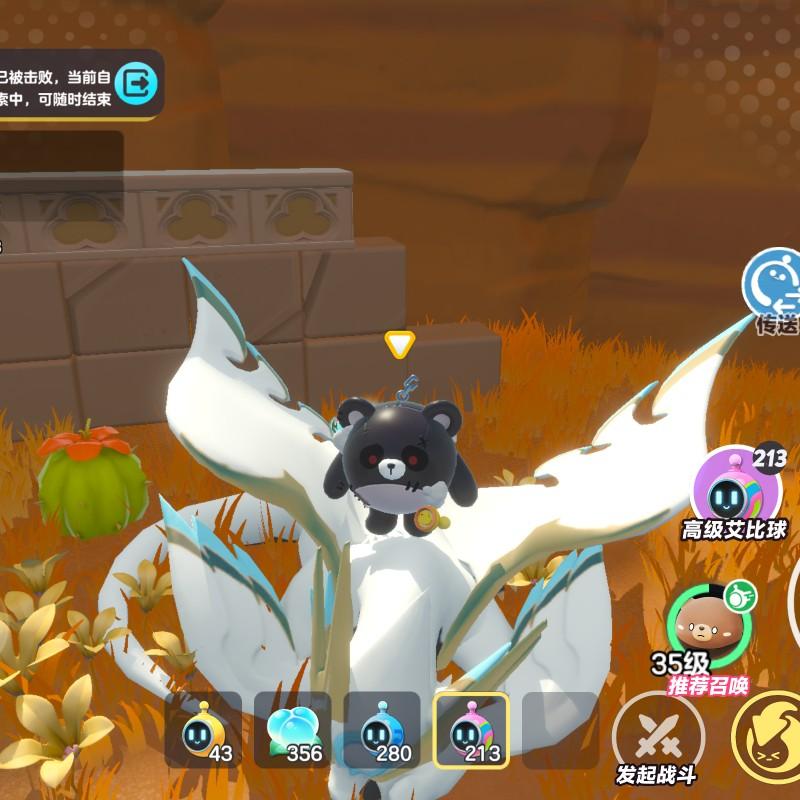The image size is (800, 800).
Task: Select the pink rainbow ball slot with 213
Action: pyautogui.click(x=471, y=730)
